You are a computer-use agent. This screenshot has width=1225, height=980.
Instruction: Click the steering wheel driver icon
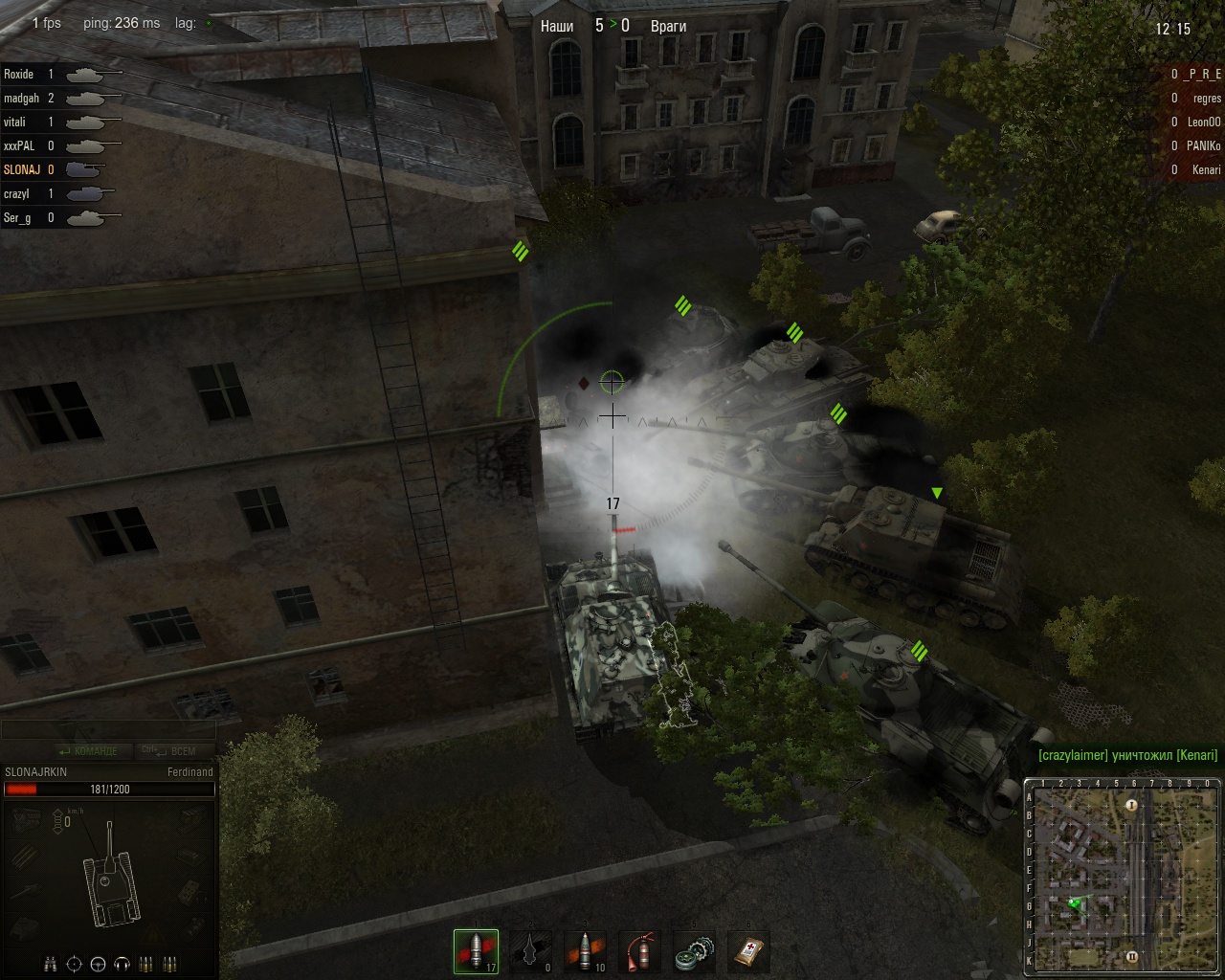click(x=99, y=964)
